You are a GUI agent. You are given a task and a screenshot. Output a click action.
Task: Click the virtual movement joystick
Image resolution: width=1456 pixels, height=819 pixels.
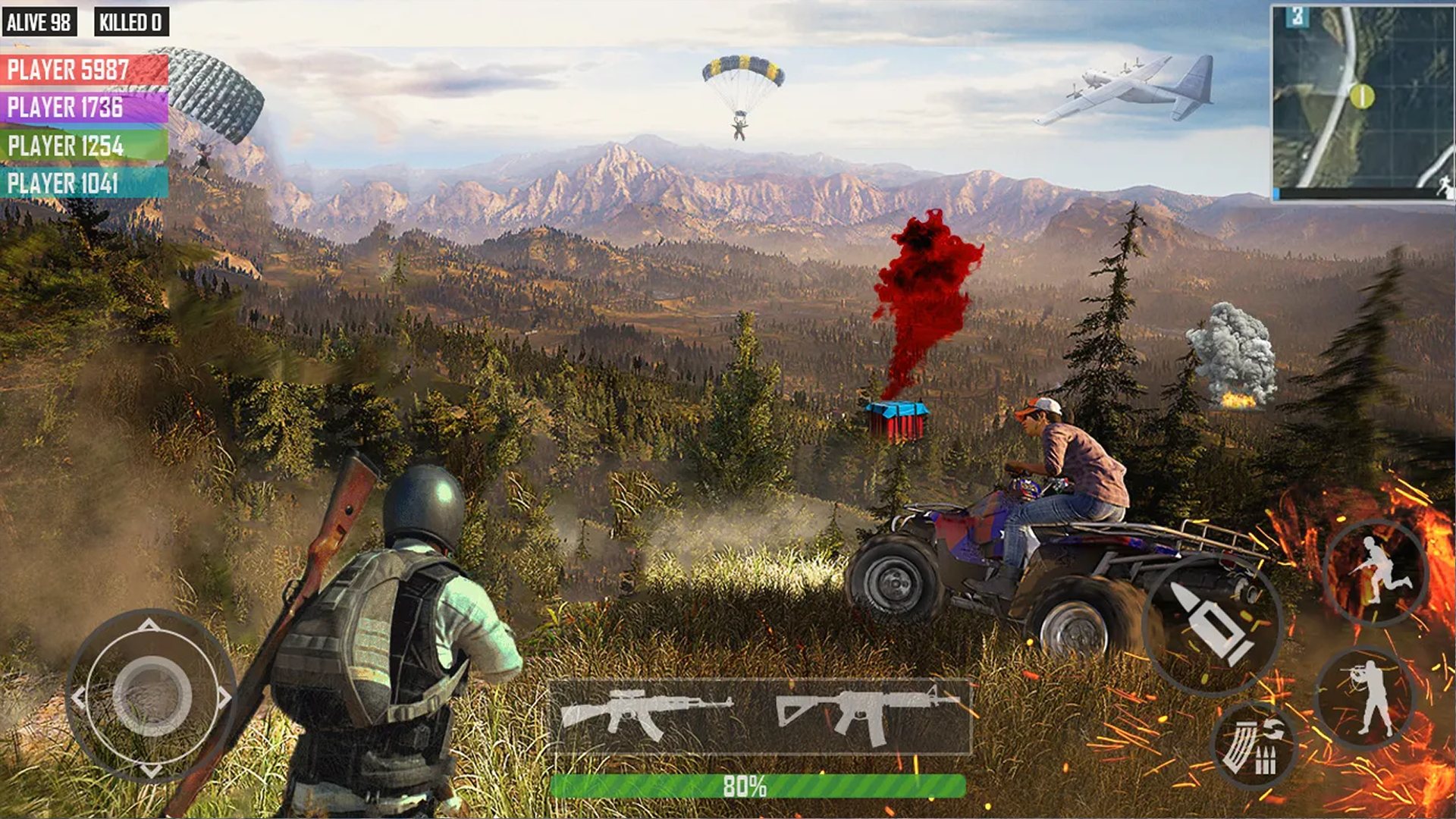[152, 696]
